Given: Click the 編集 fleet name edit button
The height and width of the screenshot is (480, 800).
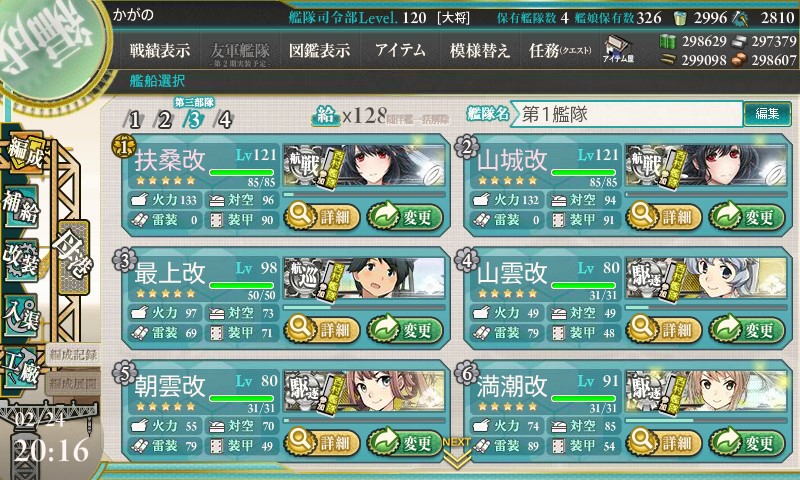Looking at the screenshot, I should pyautogui.click(x=767, y=114).
